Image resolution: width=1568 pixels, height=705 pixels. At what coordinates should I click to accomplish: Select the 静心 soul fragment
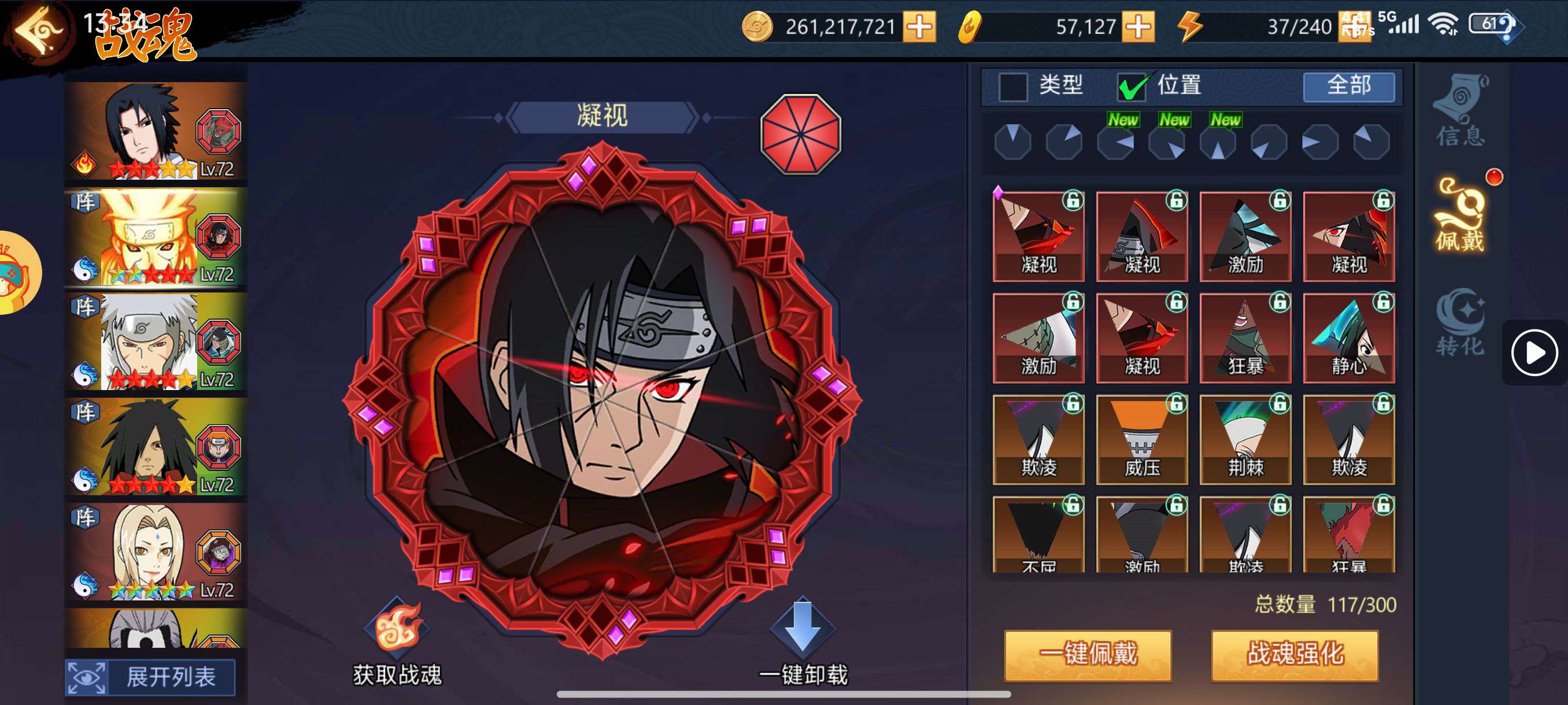1348,338
